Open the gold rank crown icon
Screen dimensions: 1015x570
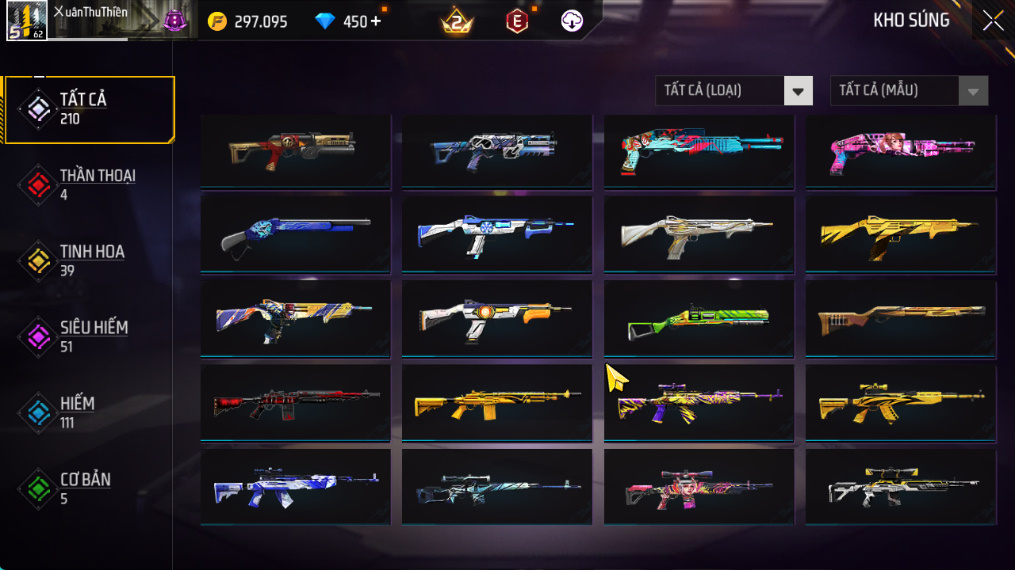pyautogui.click(x=456, y=21)
